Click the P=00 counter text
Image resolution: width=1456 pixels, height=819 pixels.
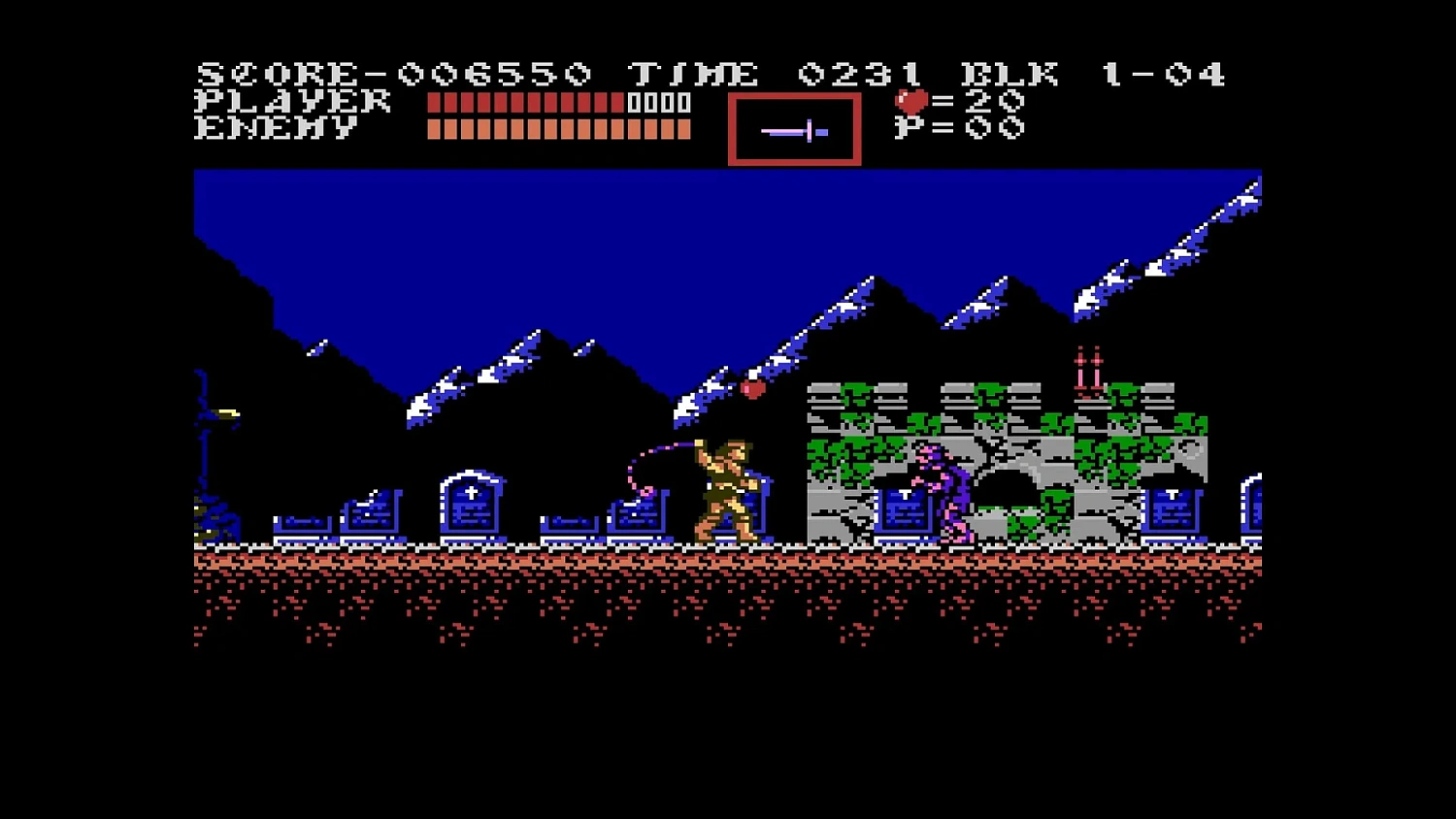click(961, 126)
